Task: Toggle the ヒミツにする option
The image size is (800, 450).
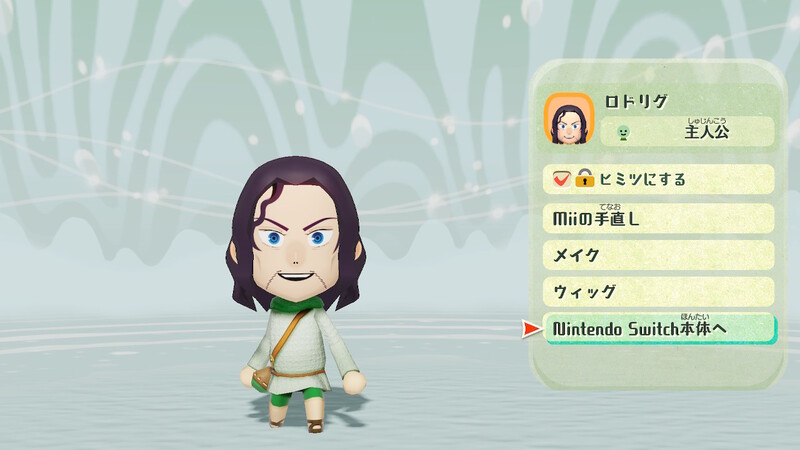Action: click(659, 180)
